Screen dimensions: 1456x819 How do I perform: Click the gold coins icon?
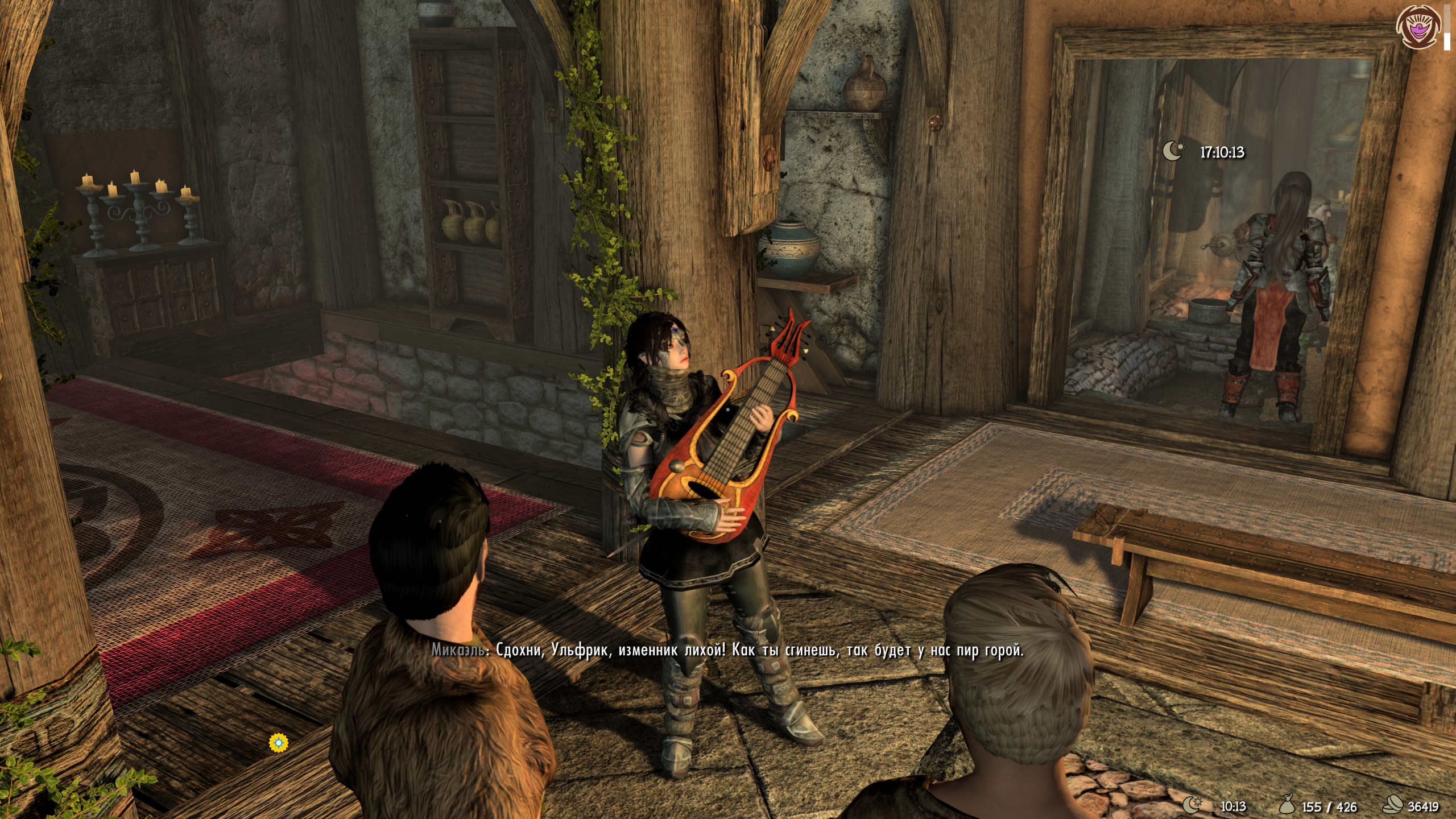click(x=1393, y=805)
